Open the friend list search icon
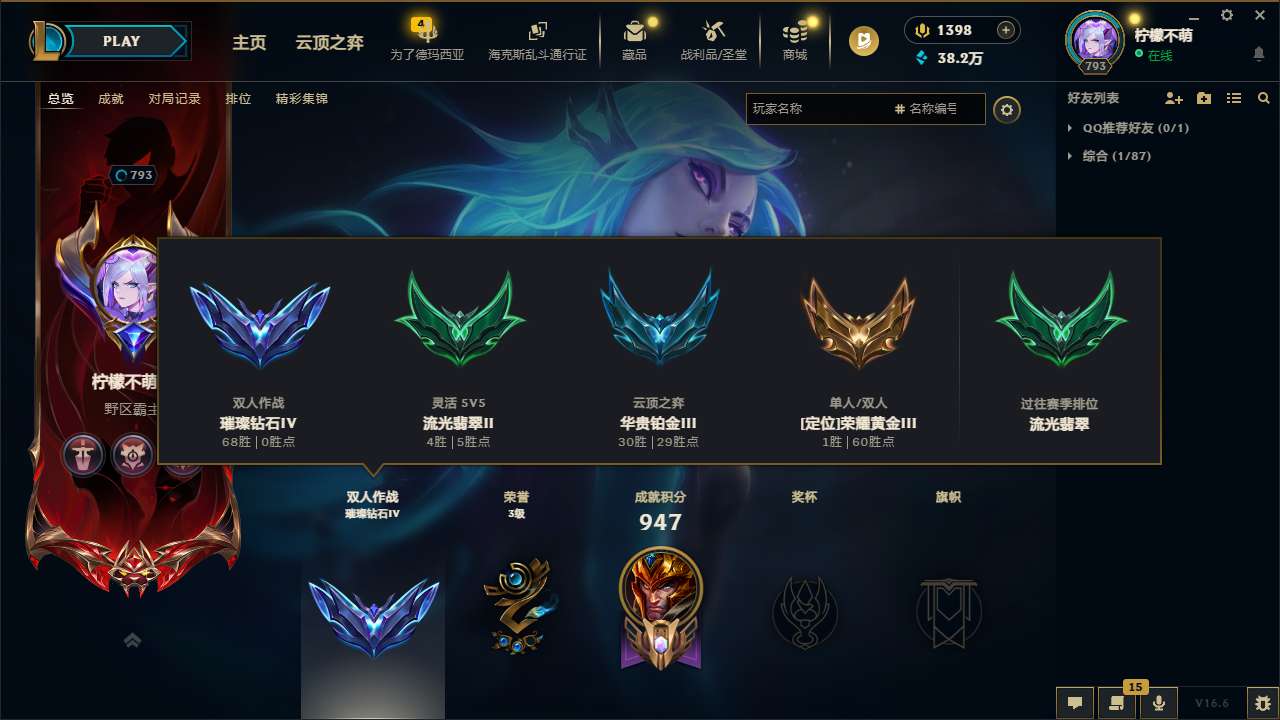This screenshot has width=1280, height=720. pyautogui.click(x=1264, y=98)
